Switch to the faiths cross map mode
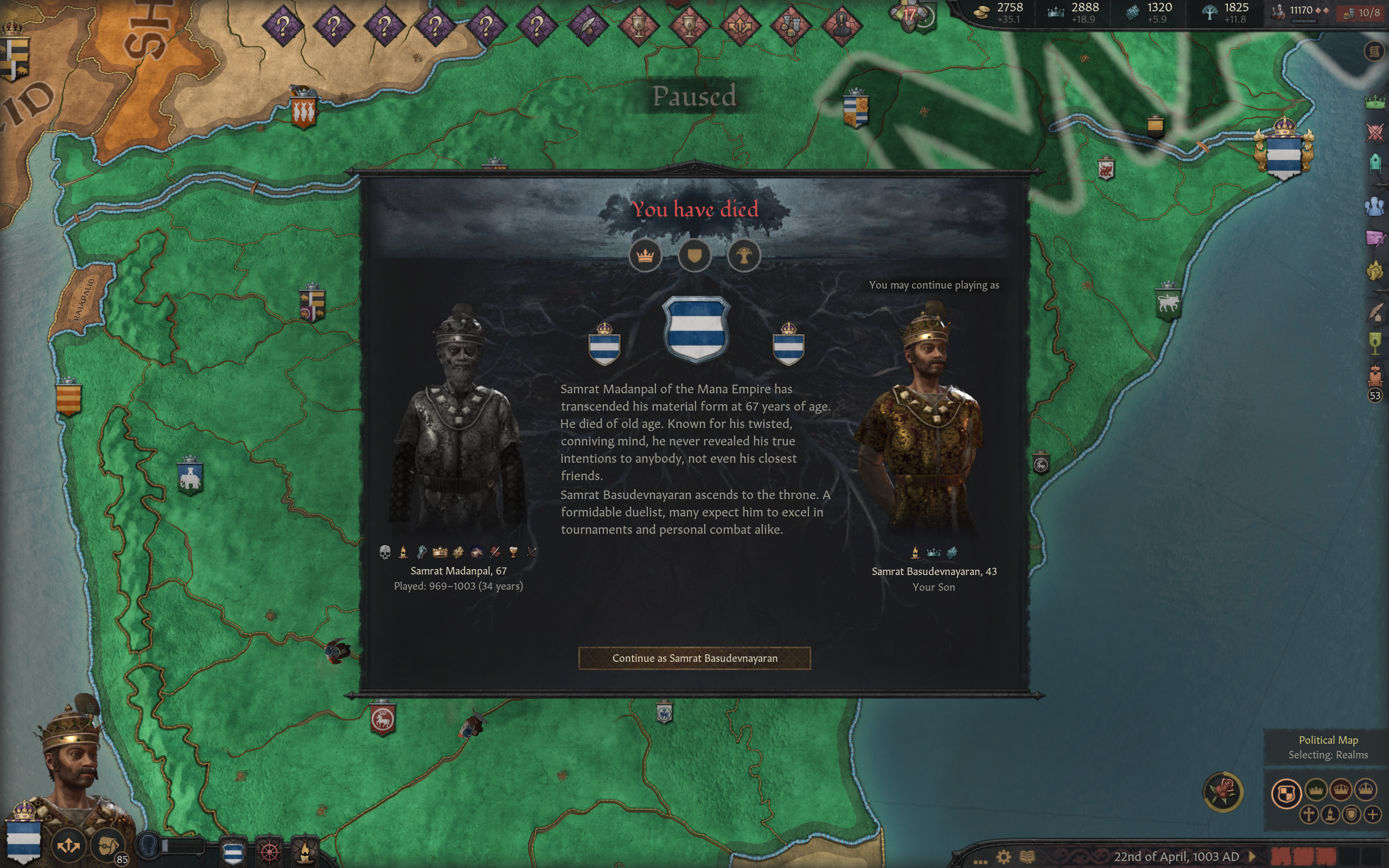 (1309, 814)
